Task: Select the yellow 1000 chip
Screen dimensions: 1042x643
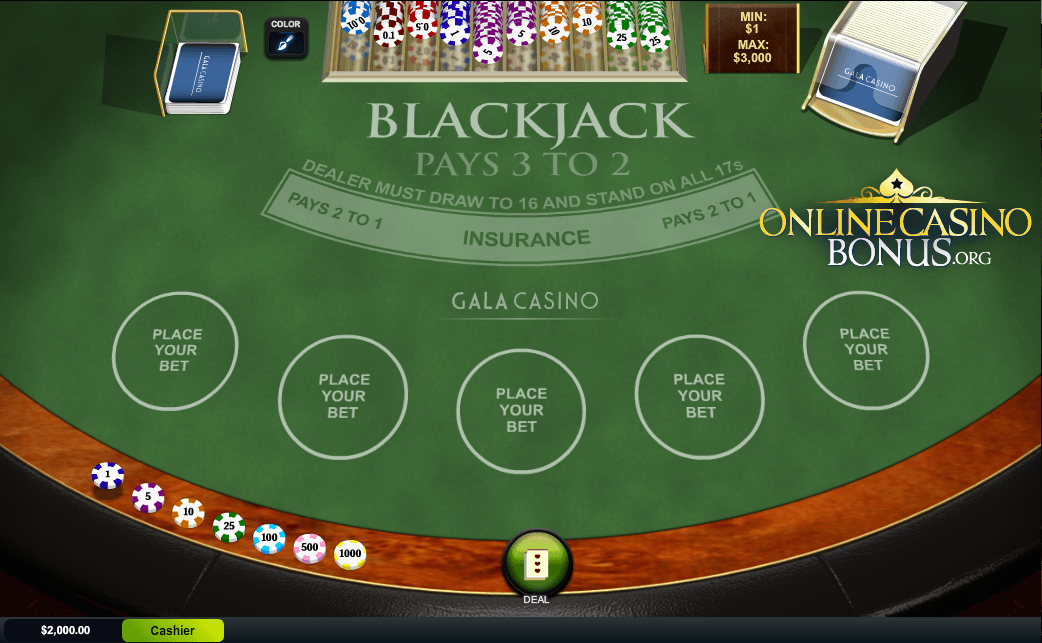Action: point(350,554)
